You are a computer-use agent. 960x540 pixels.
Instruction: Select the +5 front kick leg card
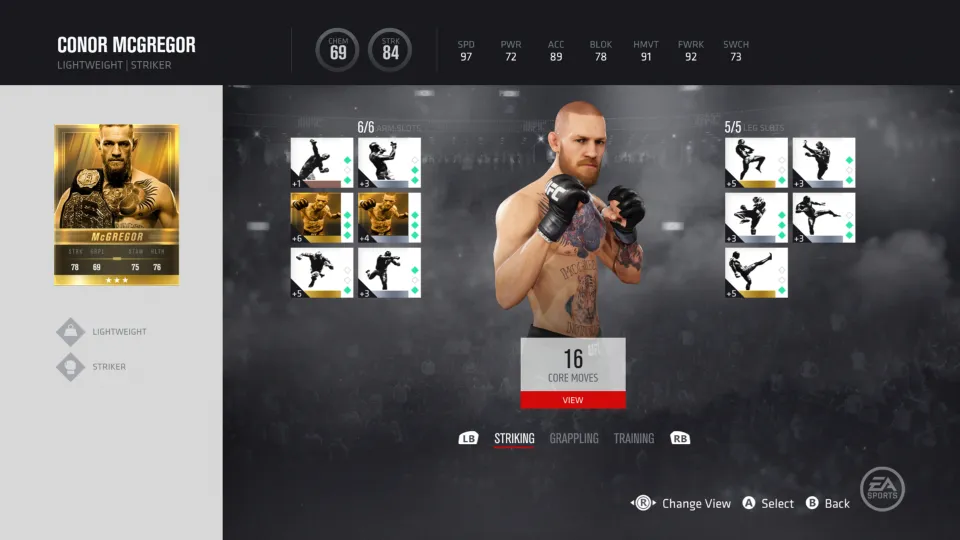point(756,273)
